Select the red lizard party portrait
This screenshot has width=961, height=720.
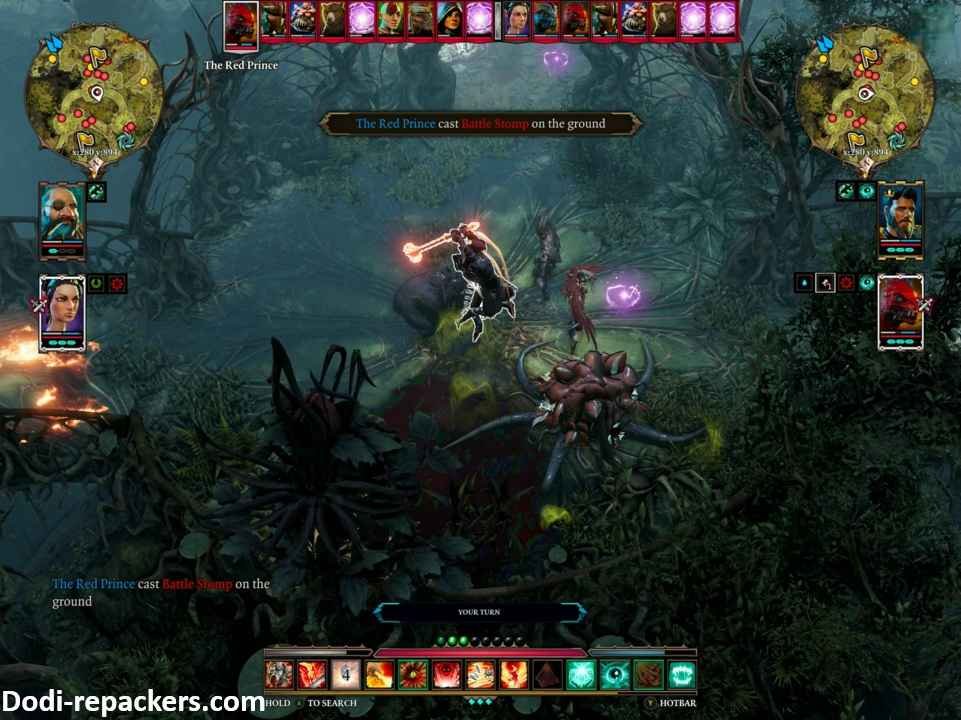point(900,312)
